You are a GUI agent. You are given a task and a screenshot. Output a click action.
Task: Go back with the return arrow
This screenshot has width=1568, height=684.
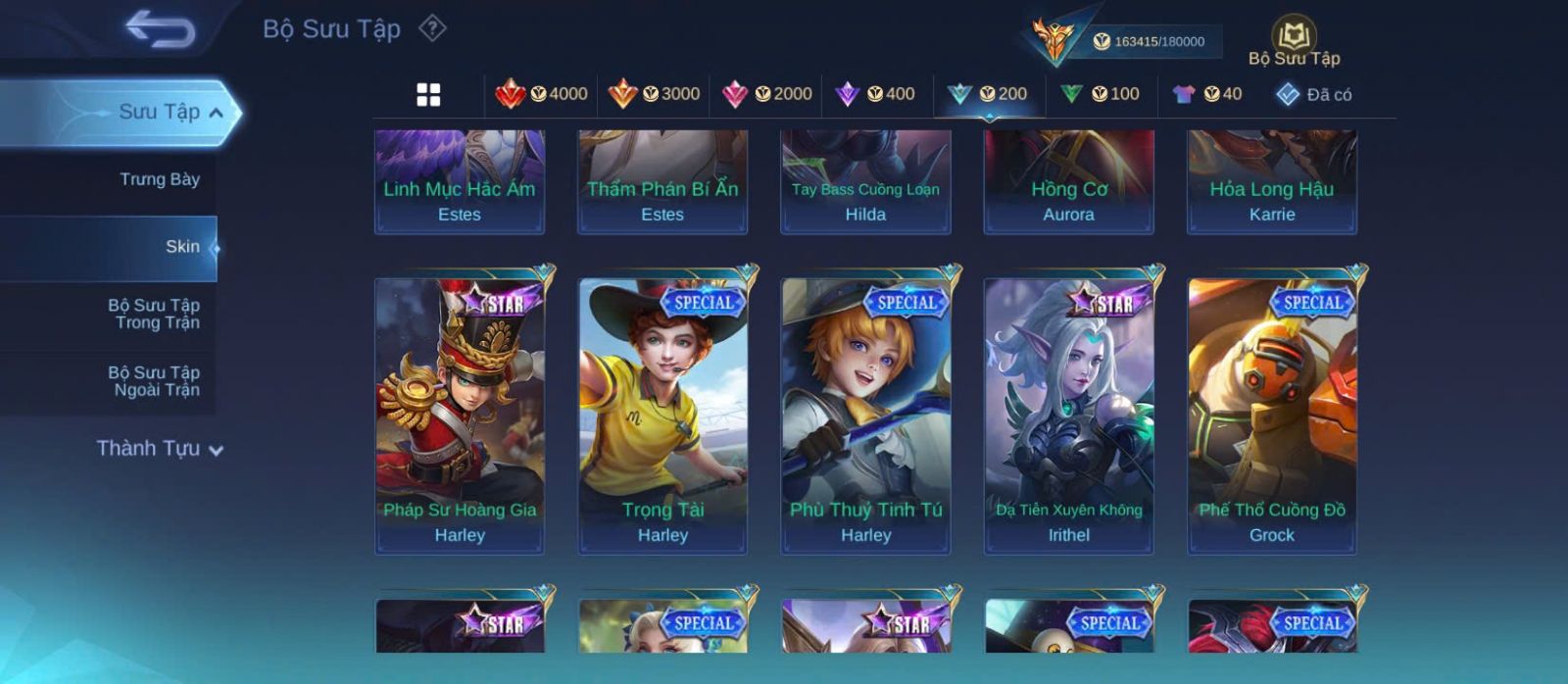pyautogui.click(x=160, y=29)
